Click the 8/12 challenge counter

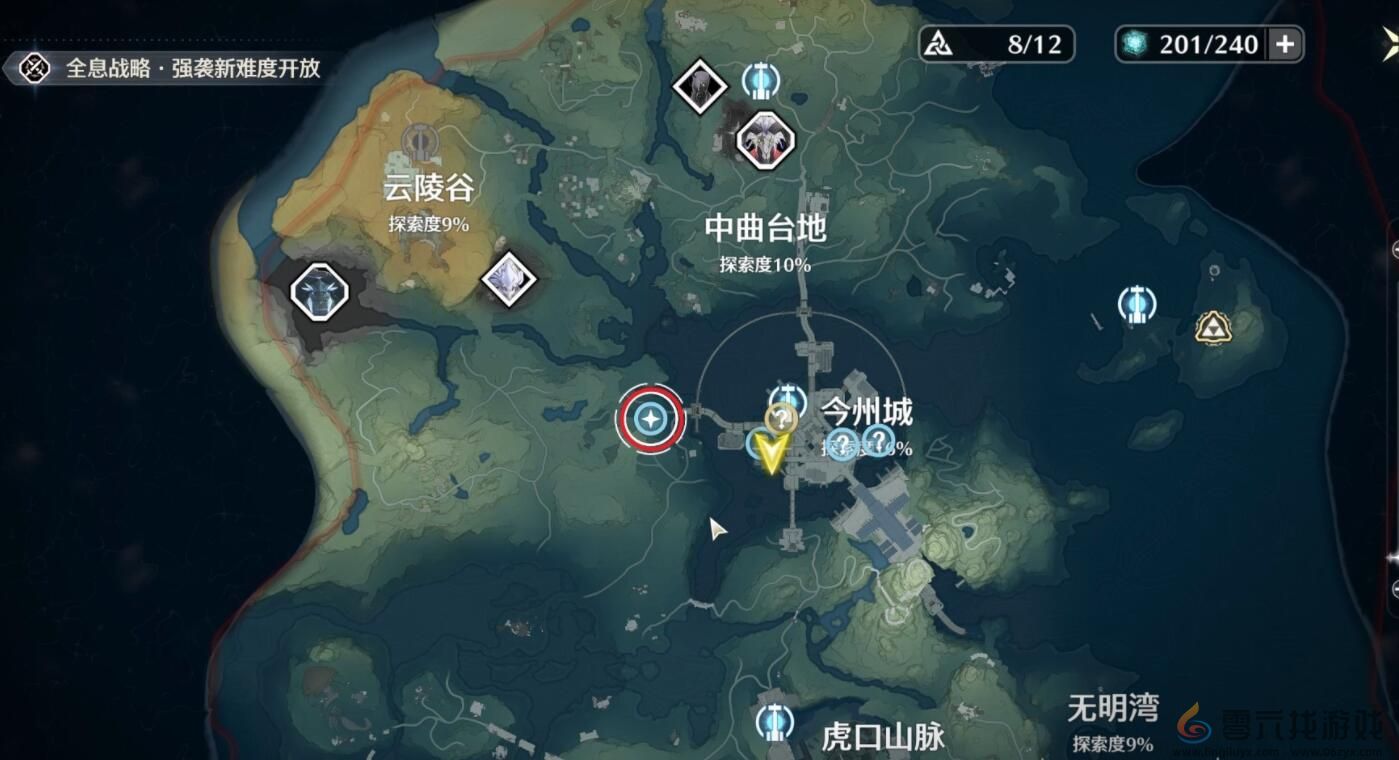click(x=995, y=43)
